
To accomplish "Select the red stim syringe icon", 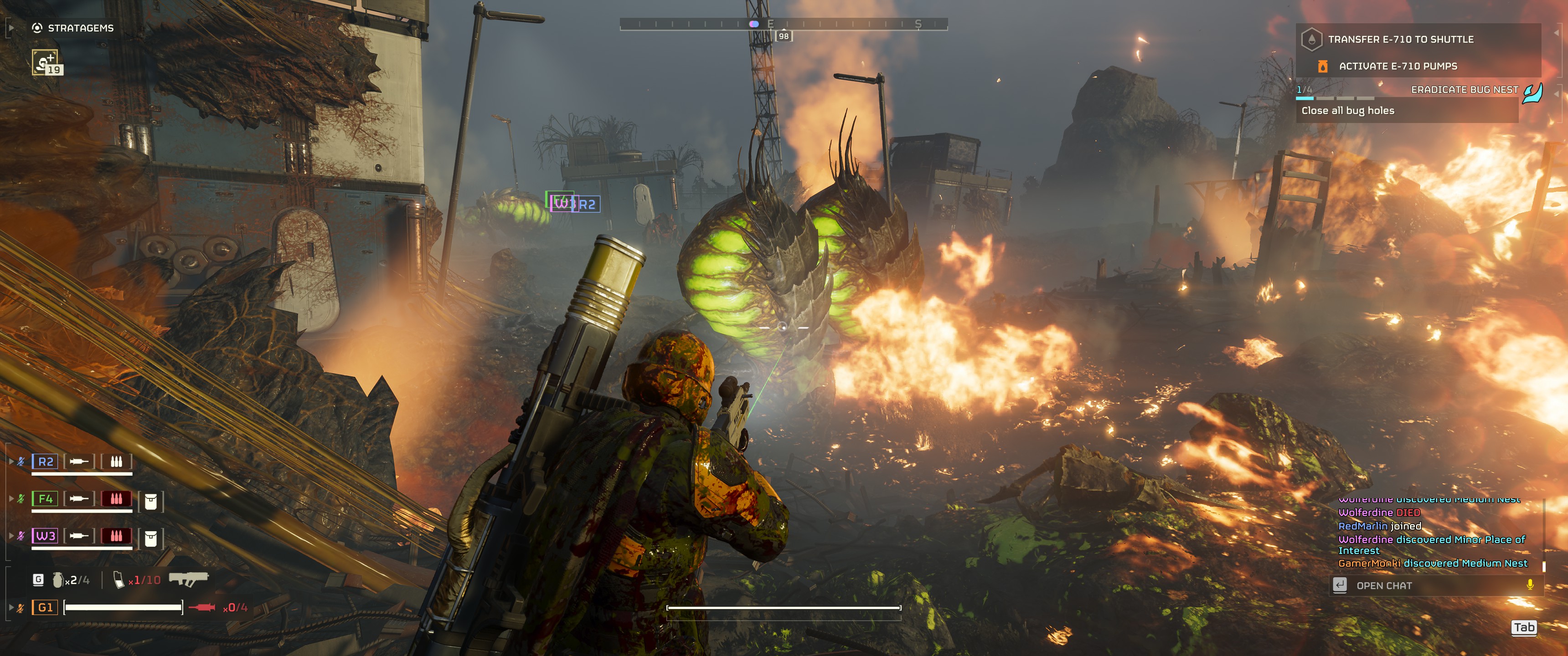I will pyautogui.click(x=202, y=607).
